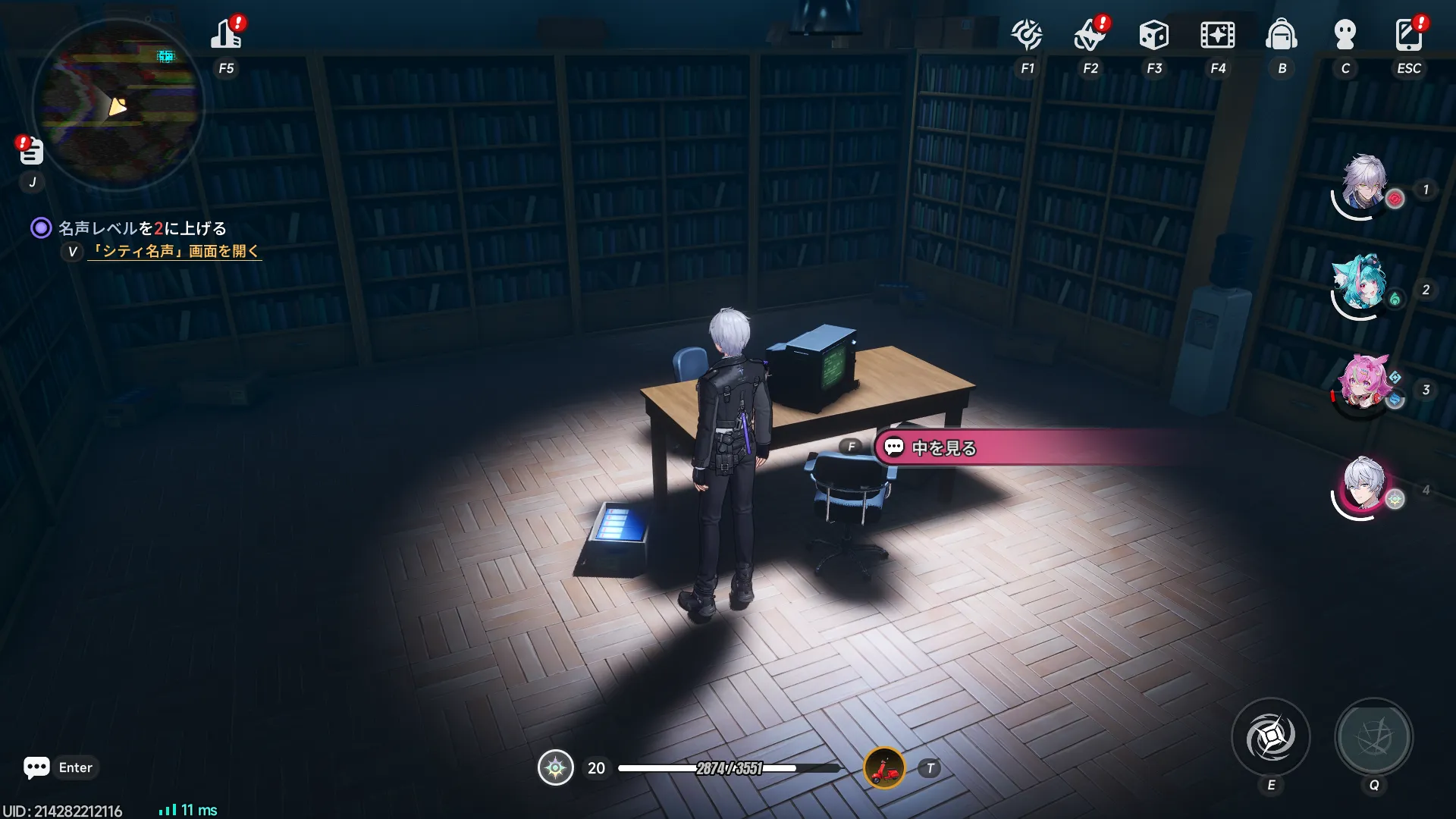Open the chat speech-bubble button
1456x819 pixels.
[x=36, y=767]
